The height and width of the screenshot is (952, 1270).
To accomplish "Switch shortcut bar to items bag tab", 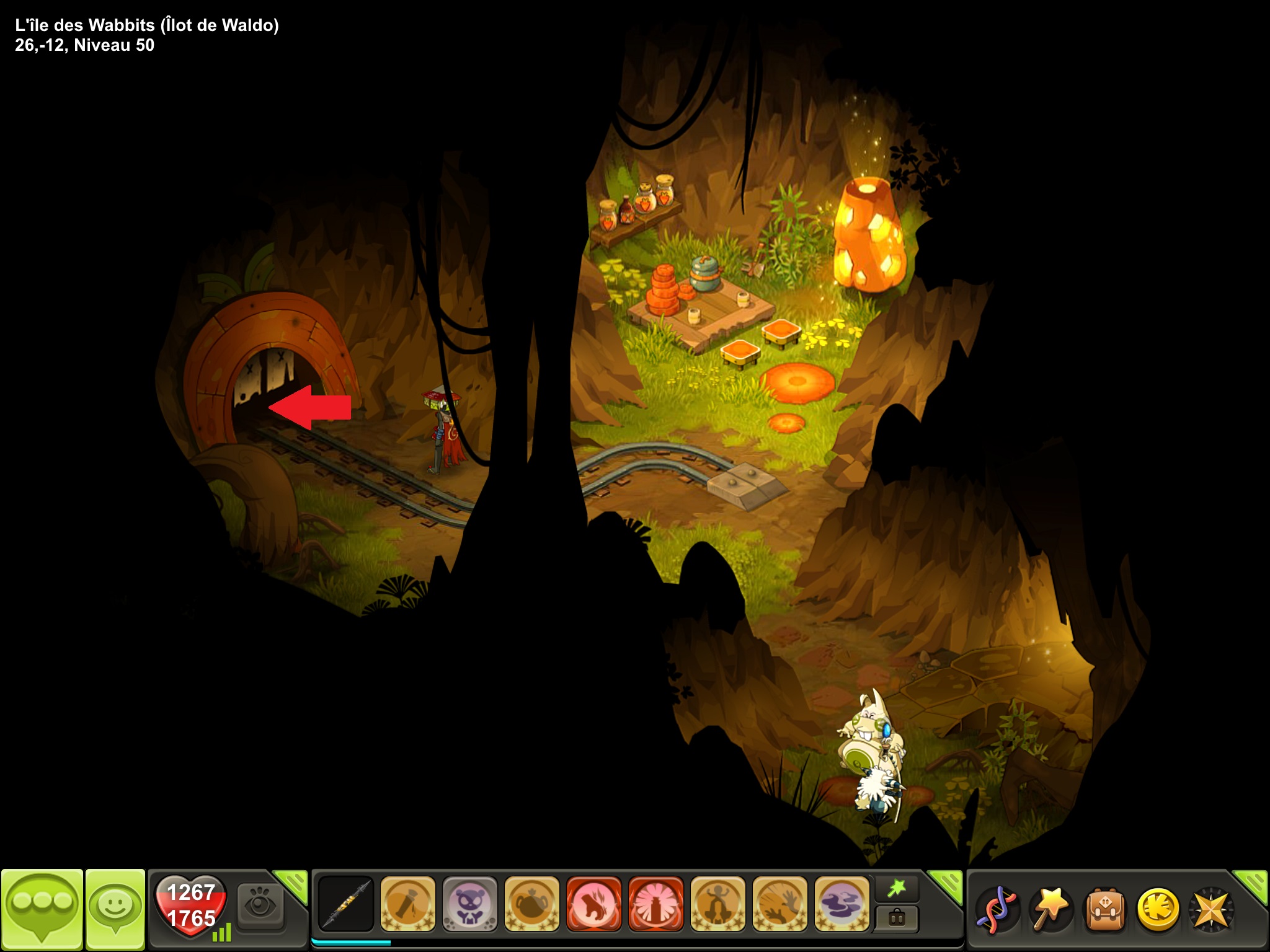I will (x=897, y=918).
